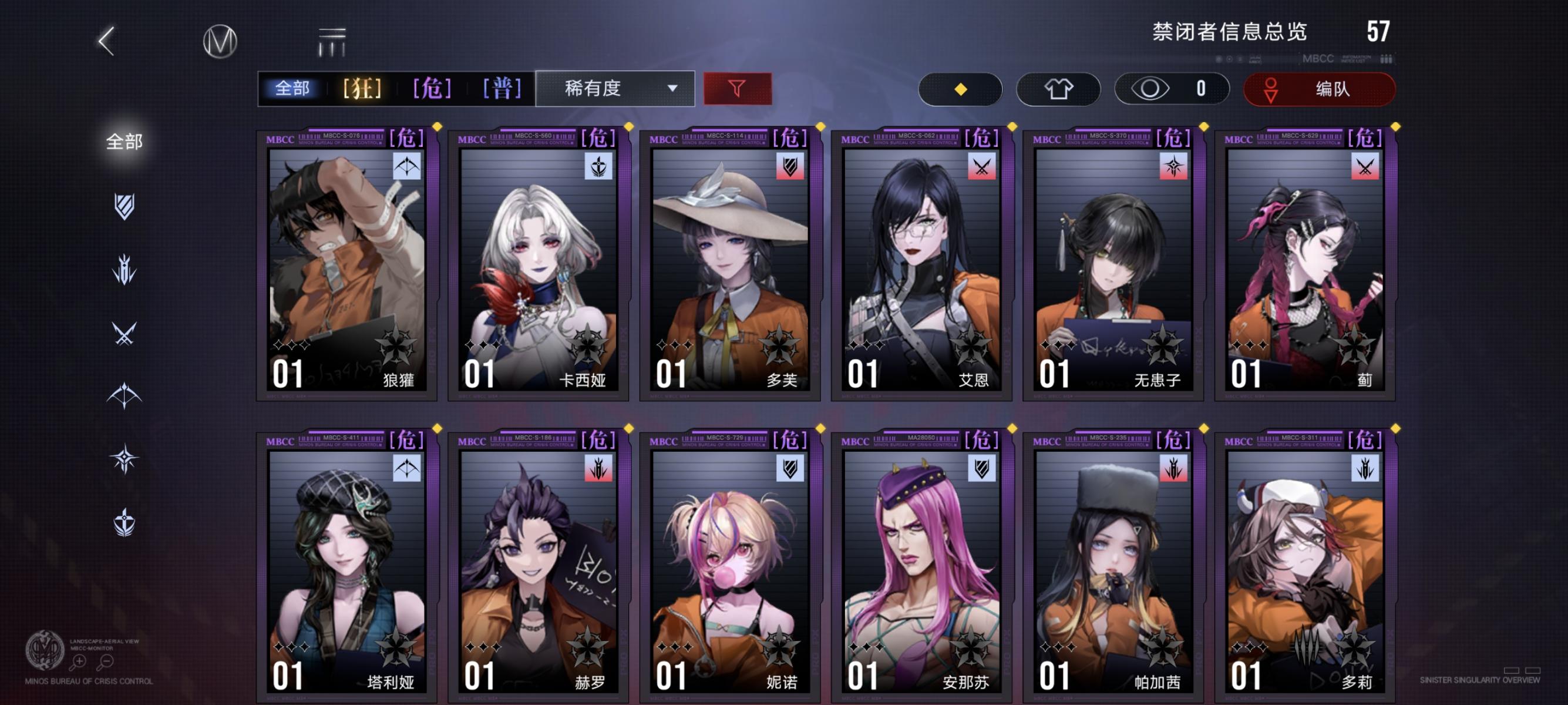This screenshot has width=1568, height=705.
Task: Switch to the [狂] tab
Action: click(x=362, y=89)
